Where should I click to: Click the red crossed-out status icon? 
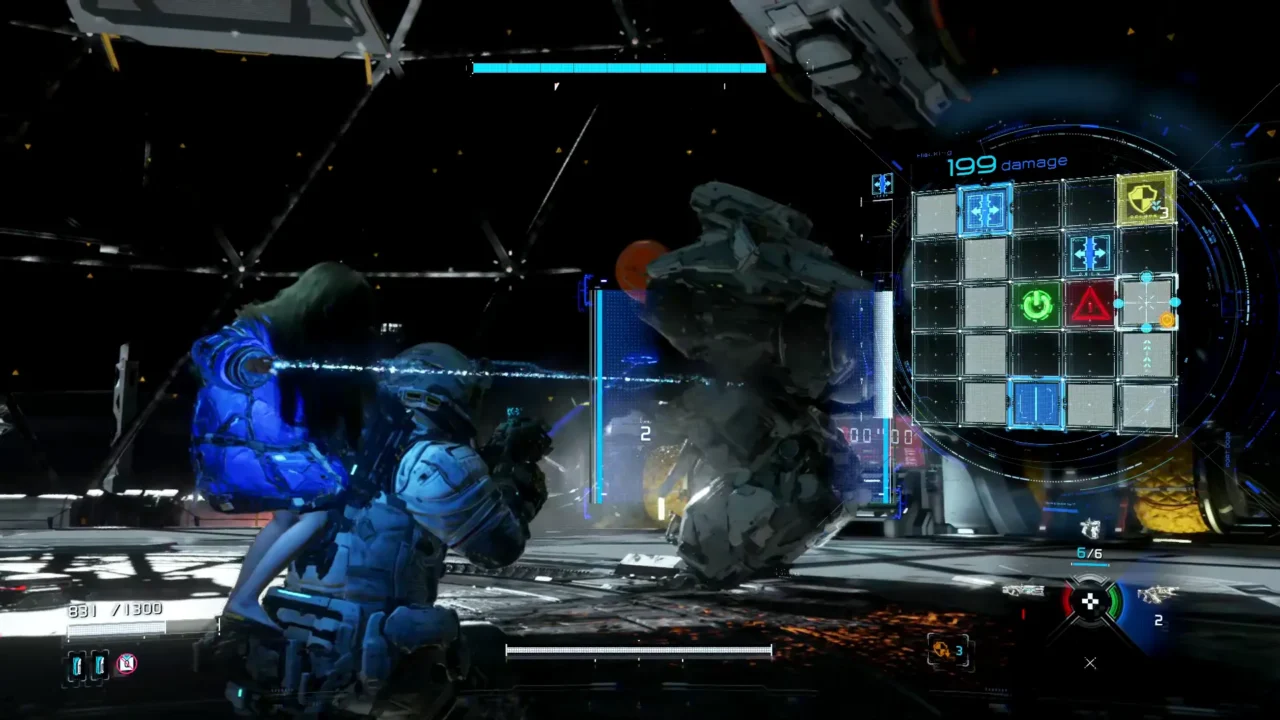[x=126, y=663]
